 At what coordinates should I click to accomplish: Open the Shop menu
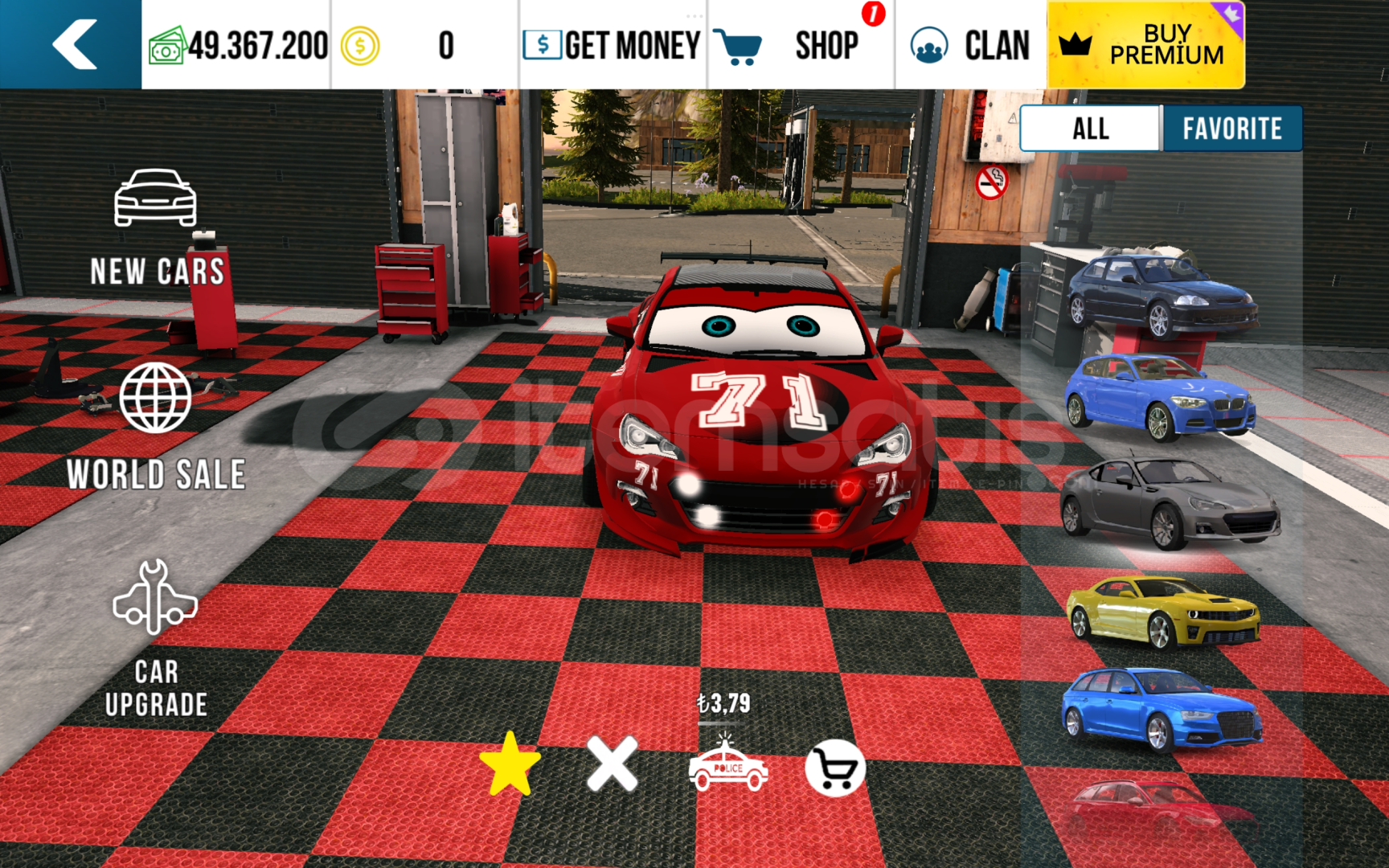pyautogui.click(x=800, y=45)
